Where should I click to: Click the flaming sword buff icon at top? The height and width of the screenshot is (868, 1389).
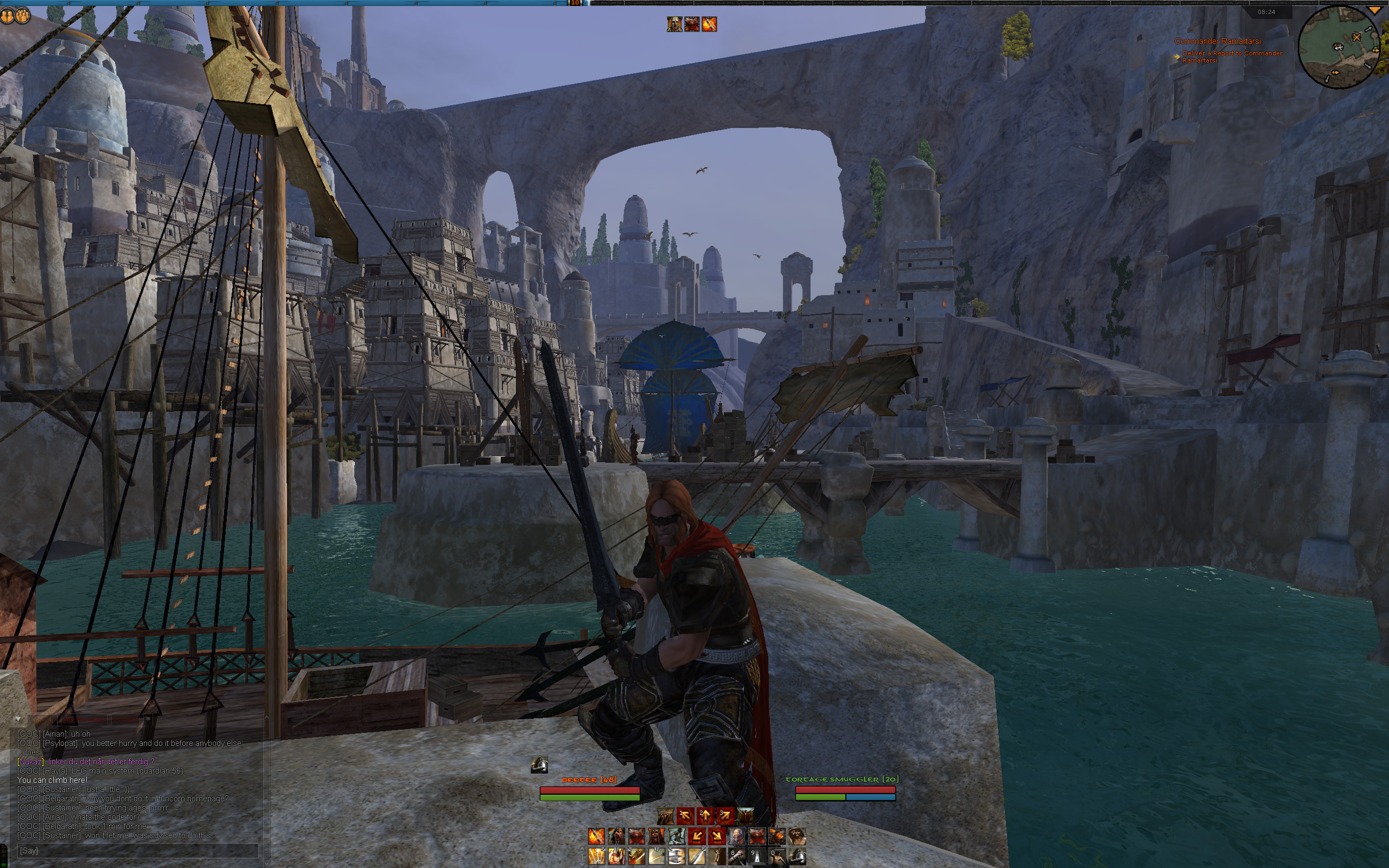point(710,24)
